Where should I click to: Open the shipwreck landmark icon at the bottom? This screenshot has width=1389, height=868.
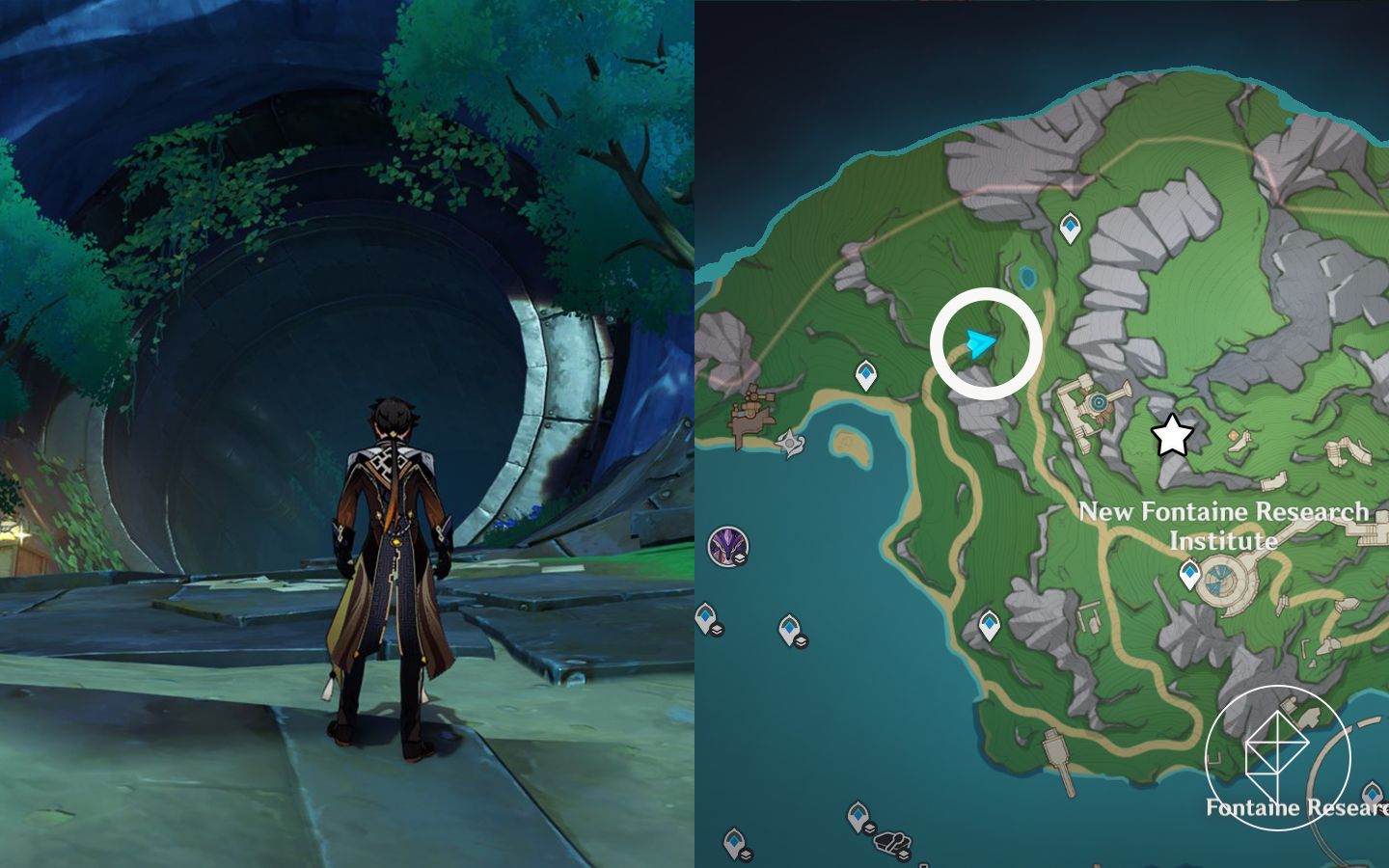(x=893, y=841)
